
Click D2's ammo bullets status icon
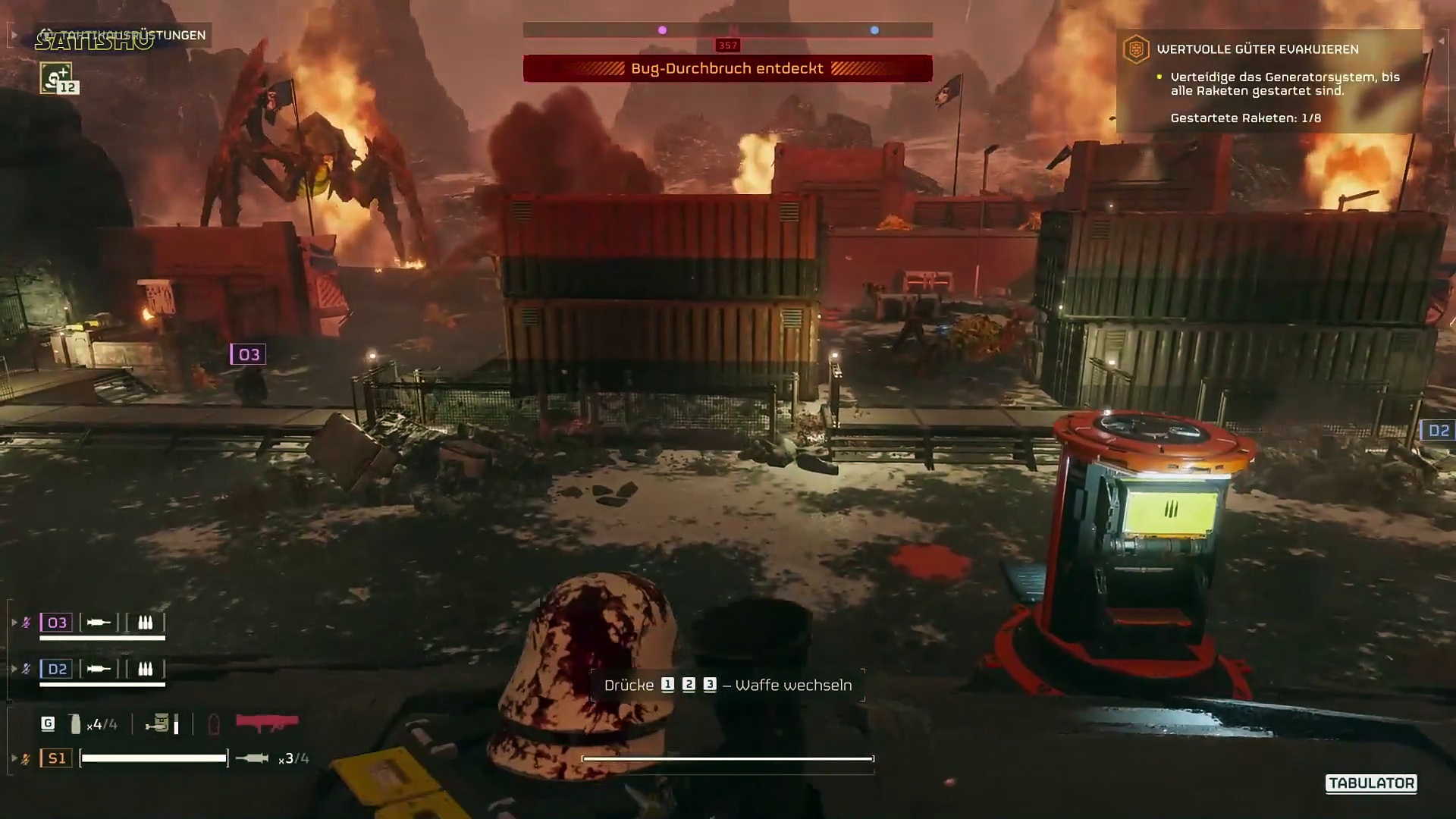(x=145, y=669)
